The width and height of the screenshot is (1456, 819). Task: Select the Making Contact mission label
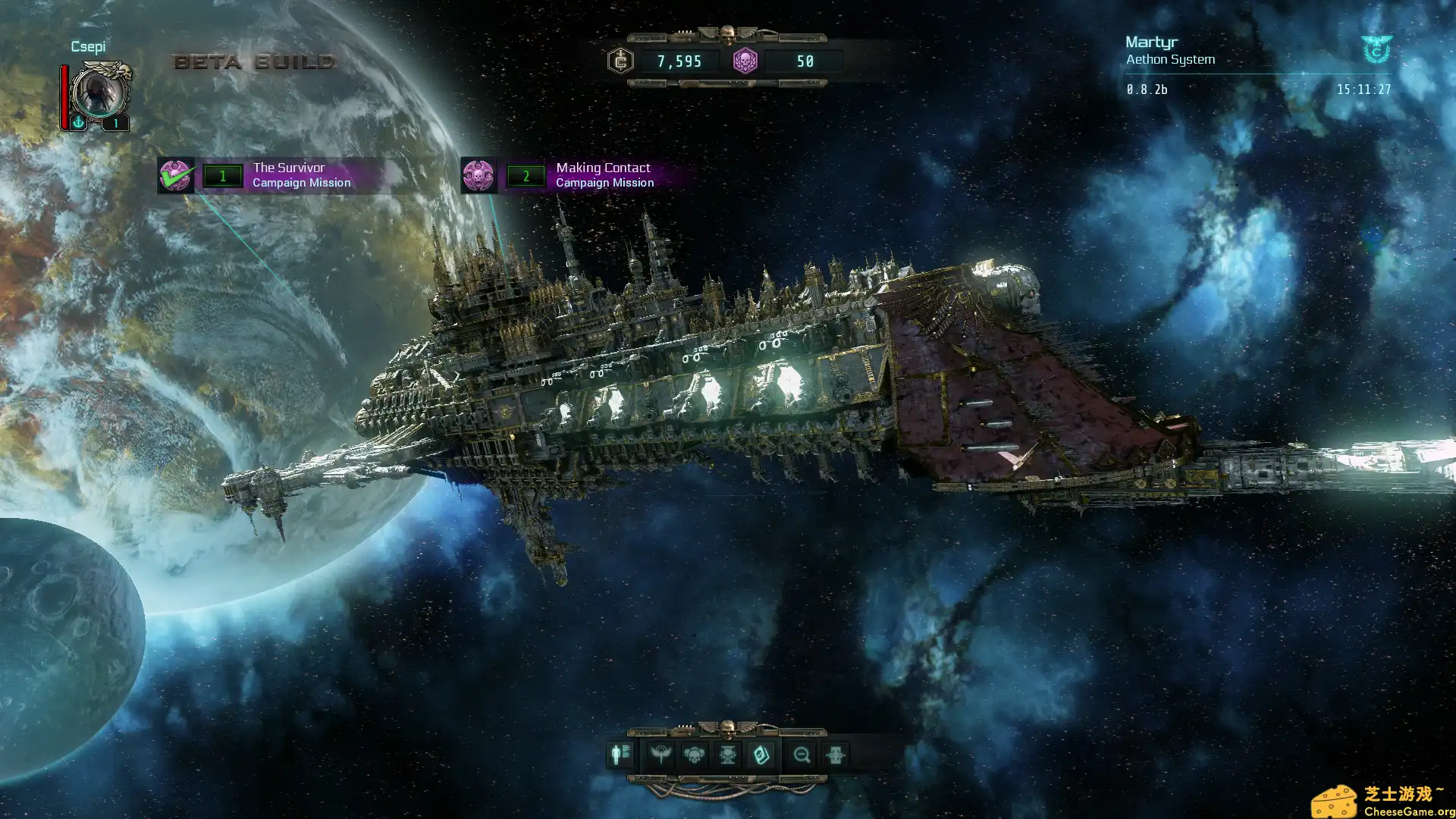click(603, 167)
